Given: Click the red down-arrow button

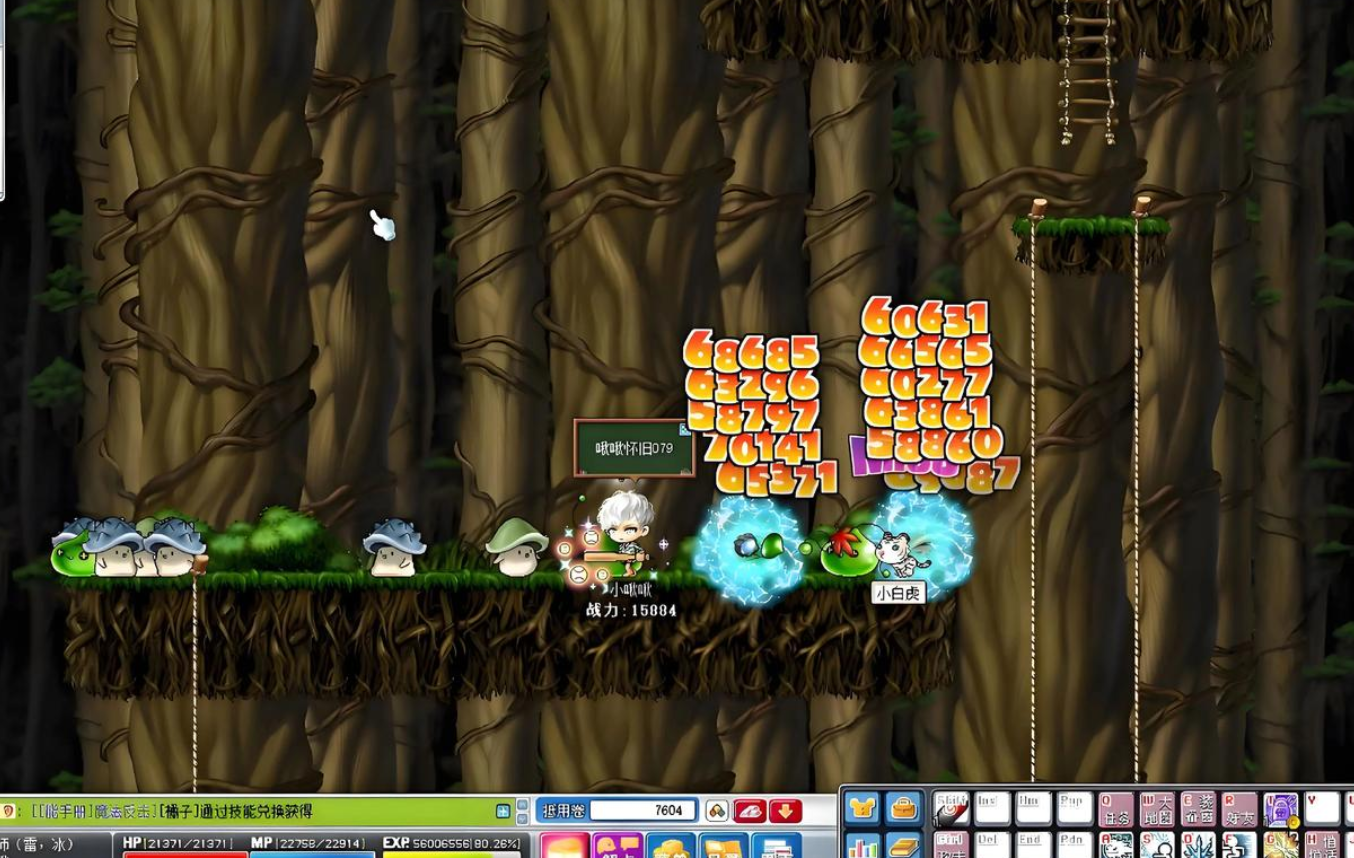Looking at the screenshot, I should [786, 810].
